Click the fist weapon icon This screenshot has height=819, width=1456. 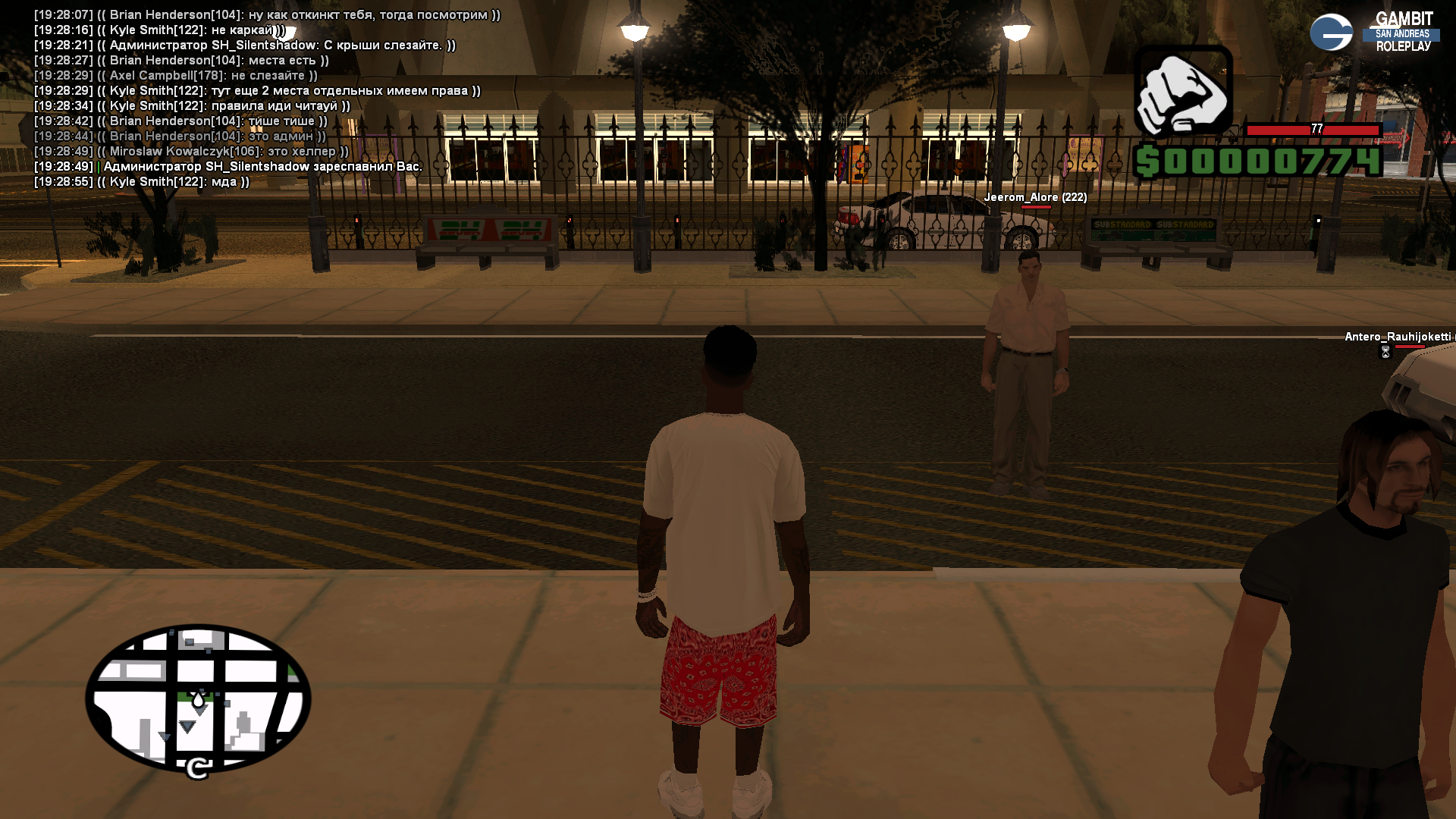(1182, 94)
